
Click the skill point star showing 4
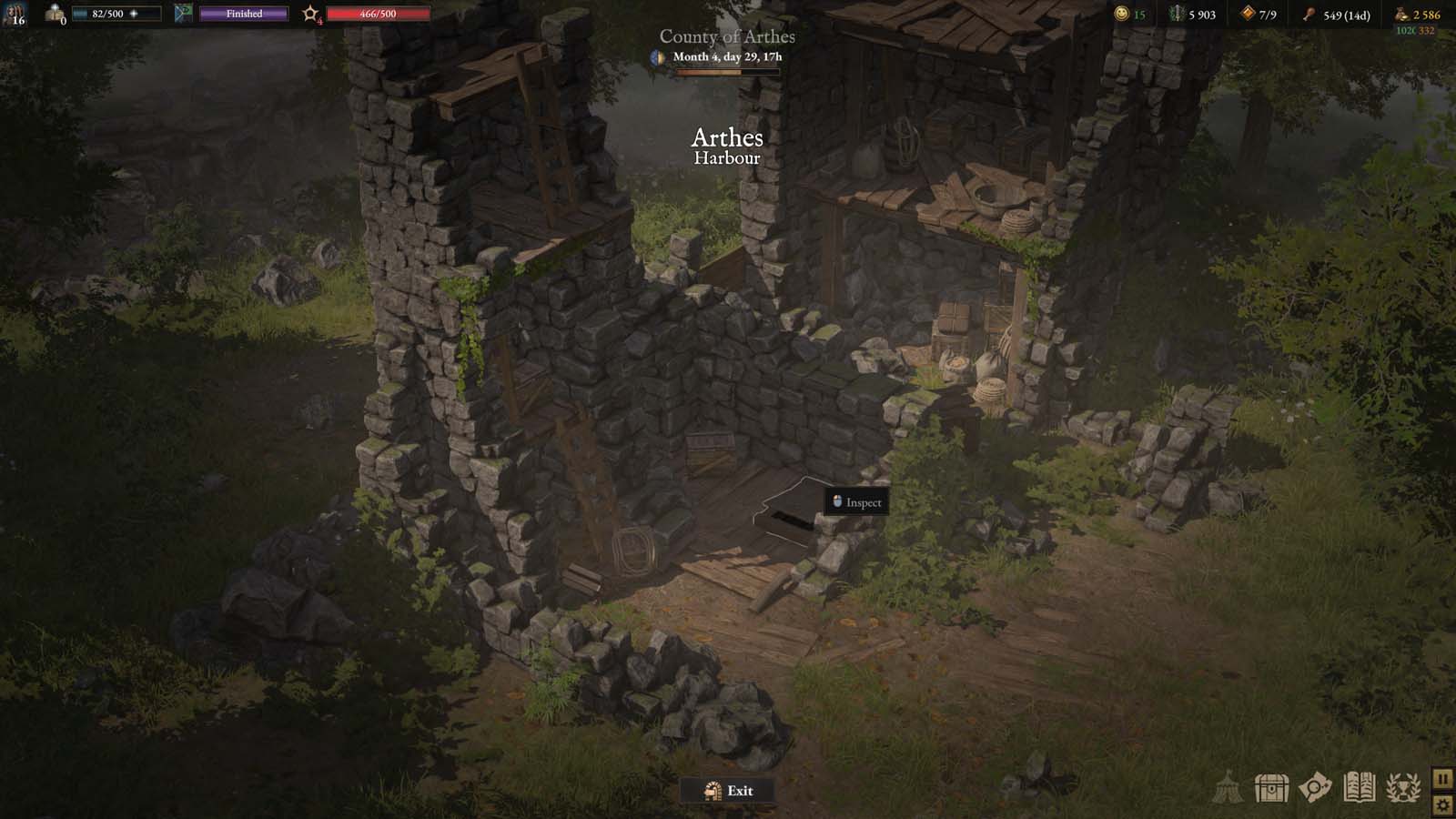click(x=311, y=13)
